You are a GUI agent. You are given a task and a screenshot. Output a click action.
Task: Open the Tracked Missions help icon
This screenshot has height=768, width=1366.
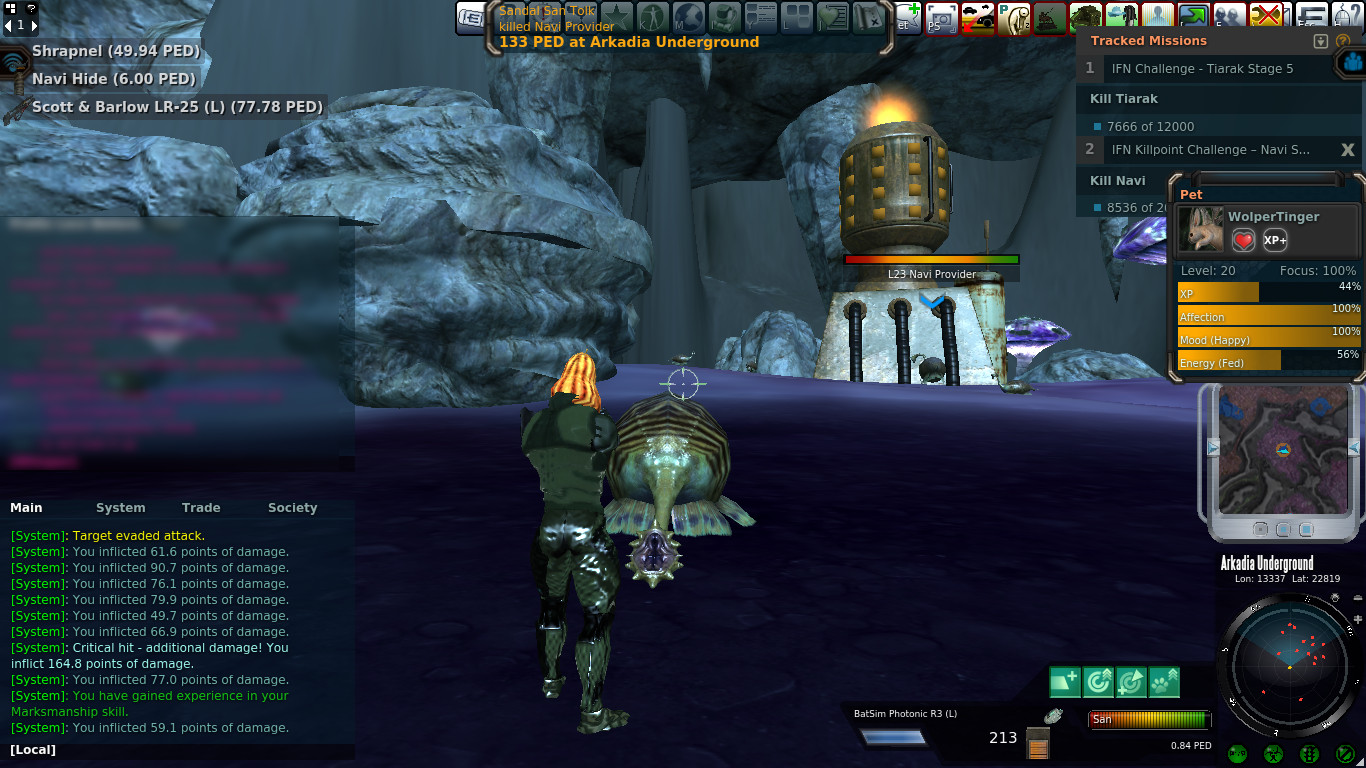[x=1343, y=41]
